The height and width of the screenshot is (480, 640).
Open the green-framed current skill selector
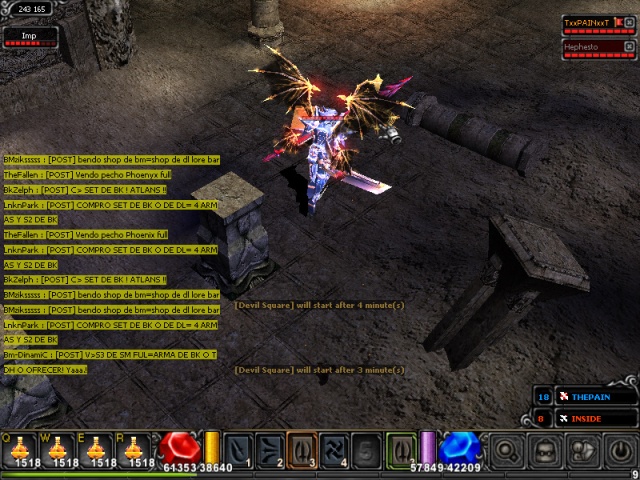(x=401, y=449)
